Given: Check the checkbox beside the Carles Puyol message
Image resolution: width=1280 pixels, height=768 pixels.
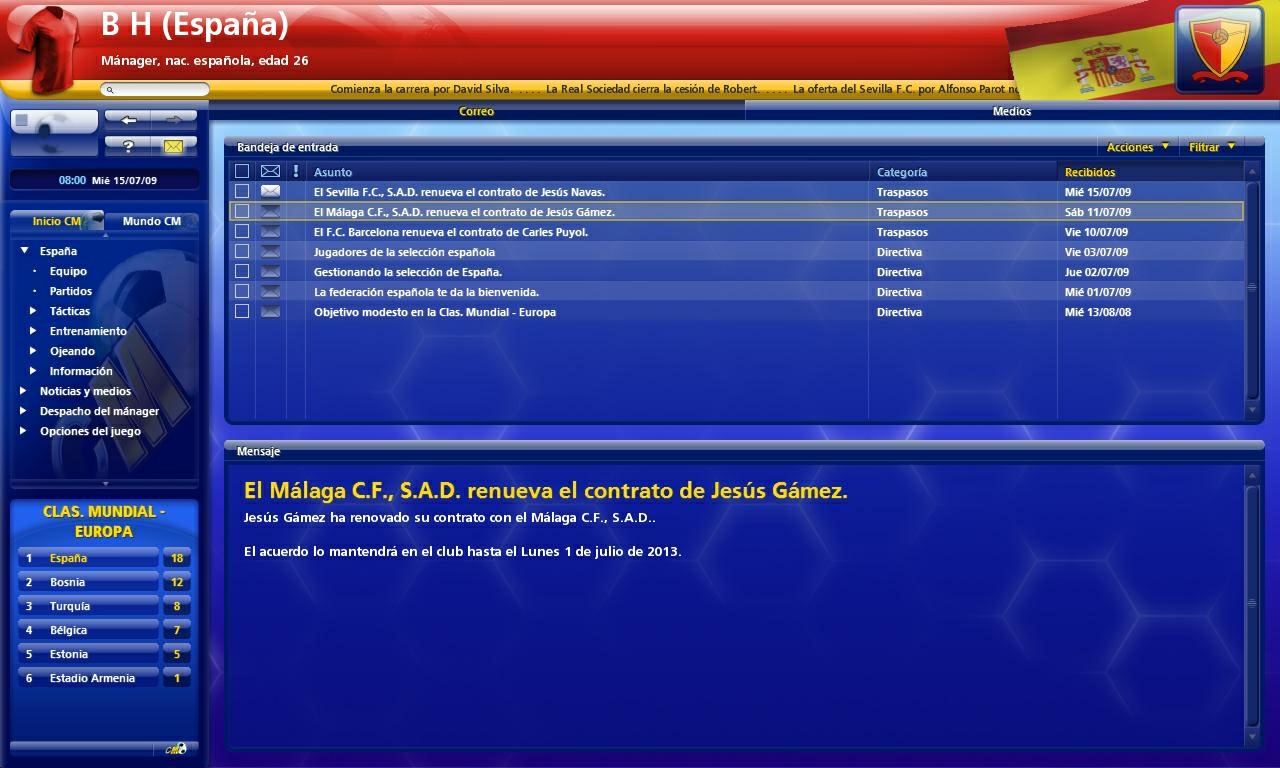Looking at the screenshot, I should point(242,231).
